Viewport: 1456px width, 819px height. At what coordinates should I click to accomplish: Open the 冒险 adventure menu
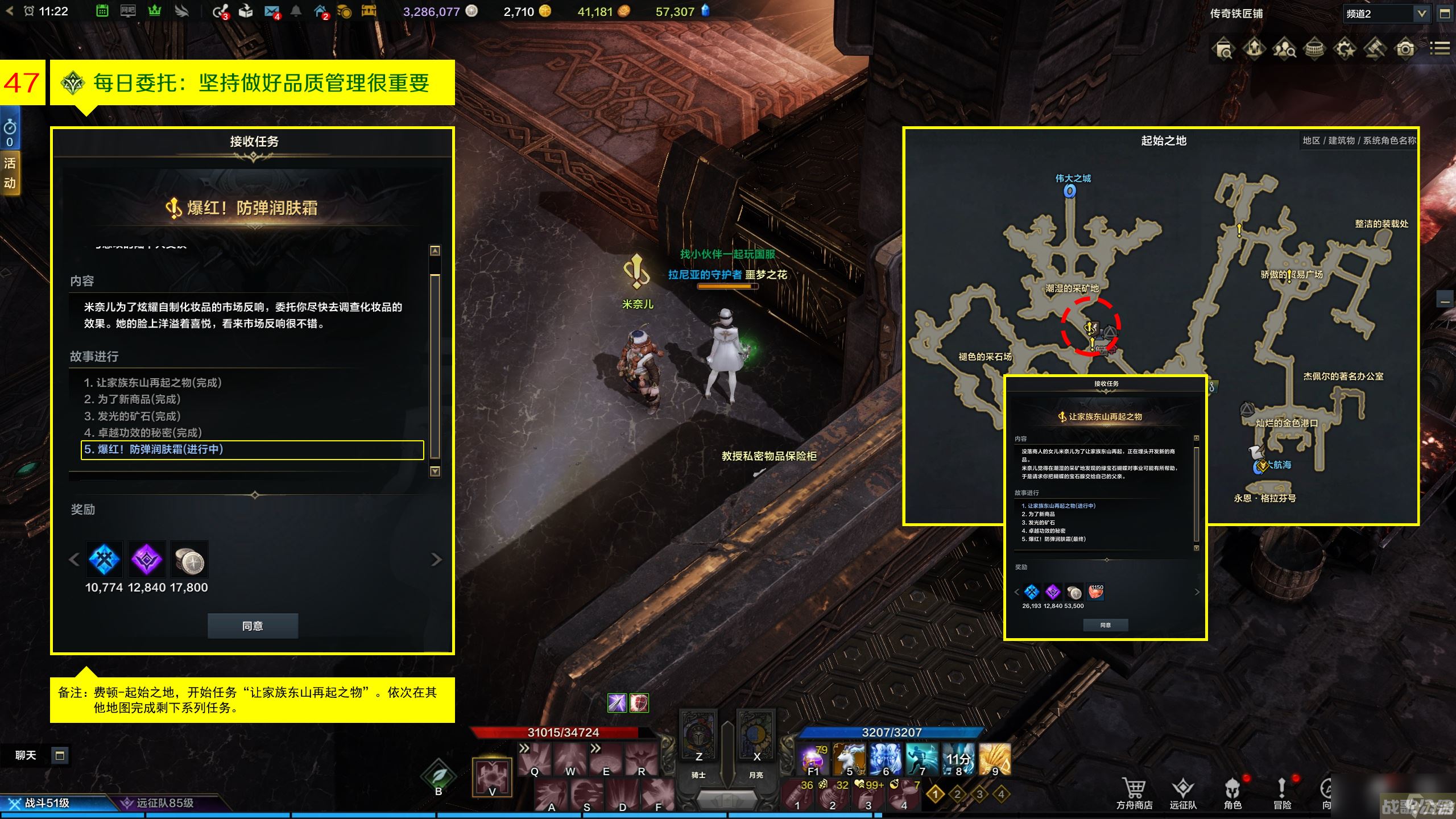coord(1282,792)
